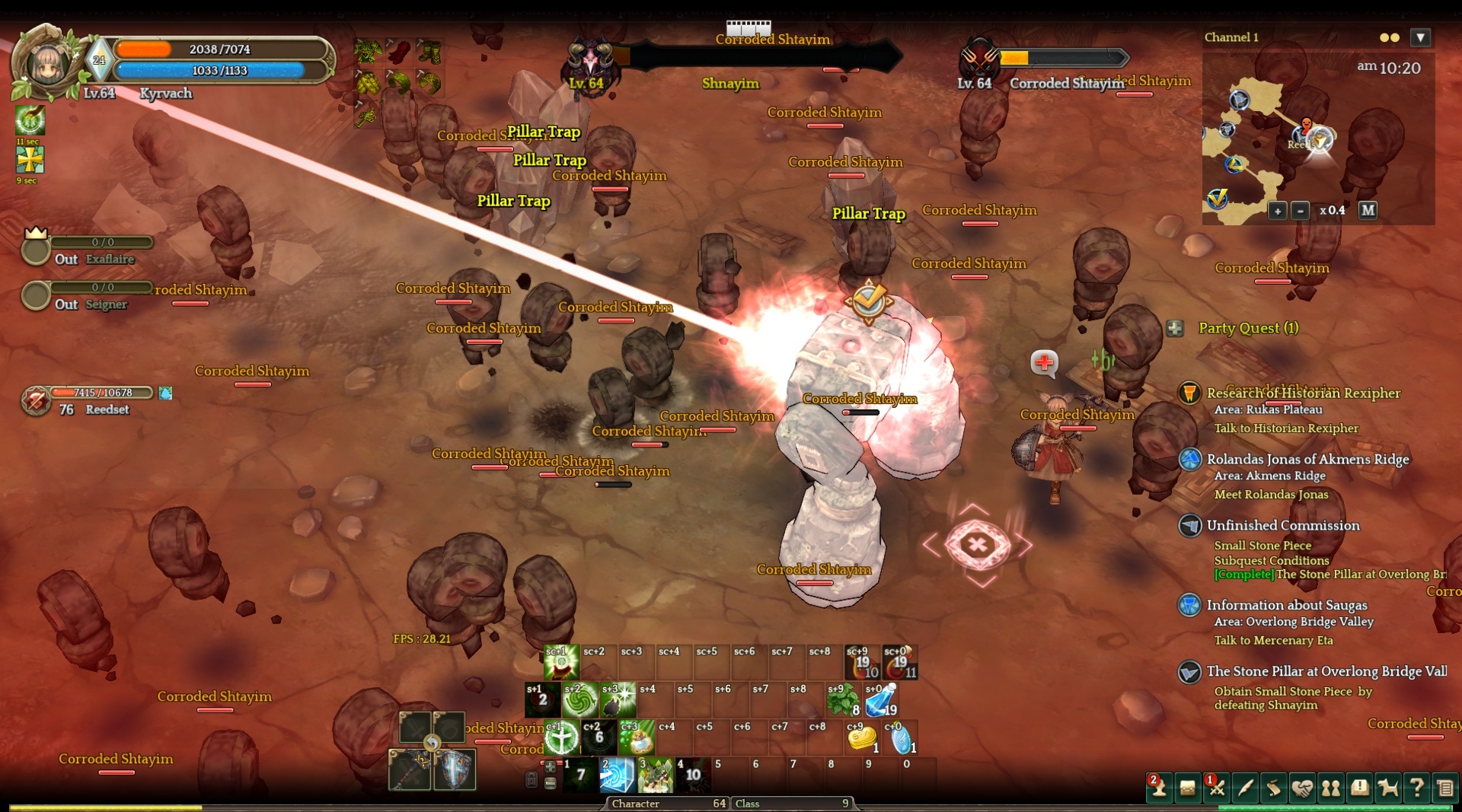Open the full map with the M button
The width and height of the screenshot is (1462, 812).
[x=1368, y=210]
